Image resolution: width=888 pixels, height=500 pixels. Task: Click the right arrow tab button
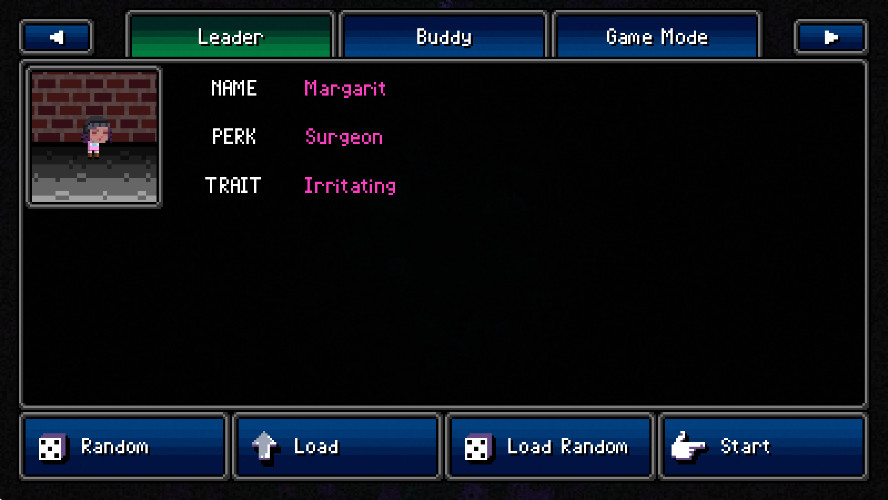830,37
